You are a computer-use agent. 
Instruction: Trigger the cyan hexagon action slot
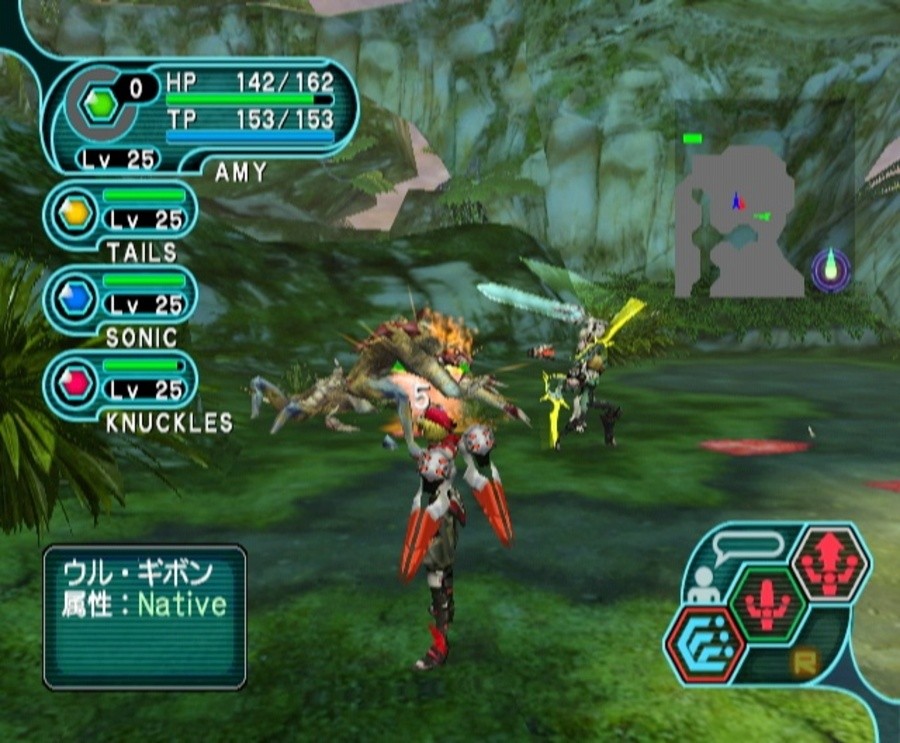705,643
